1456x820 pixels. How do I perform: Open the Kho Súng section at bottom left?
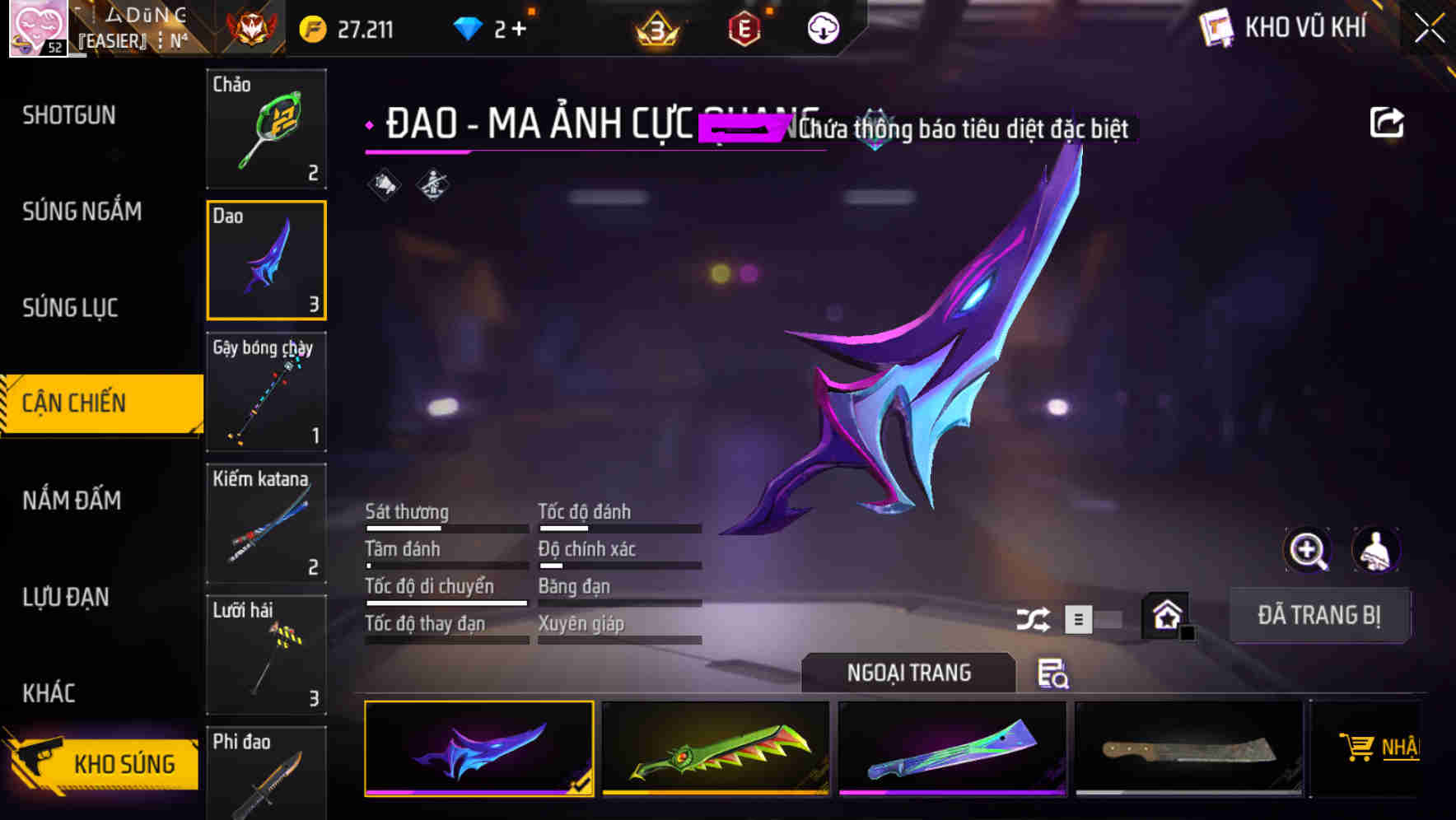pyautogui.click(x=100, y=763)
